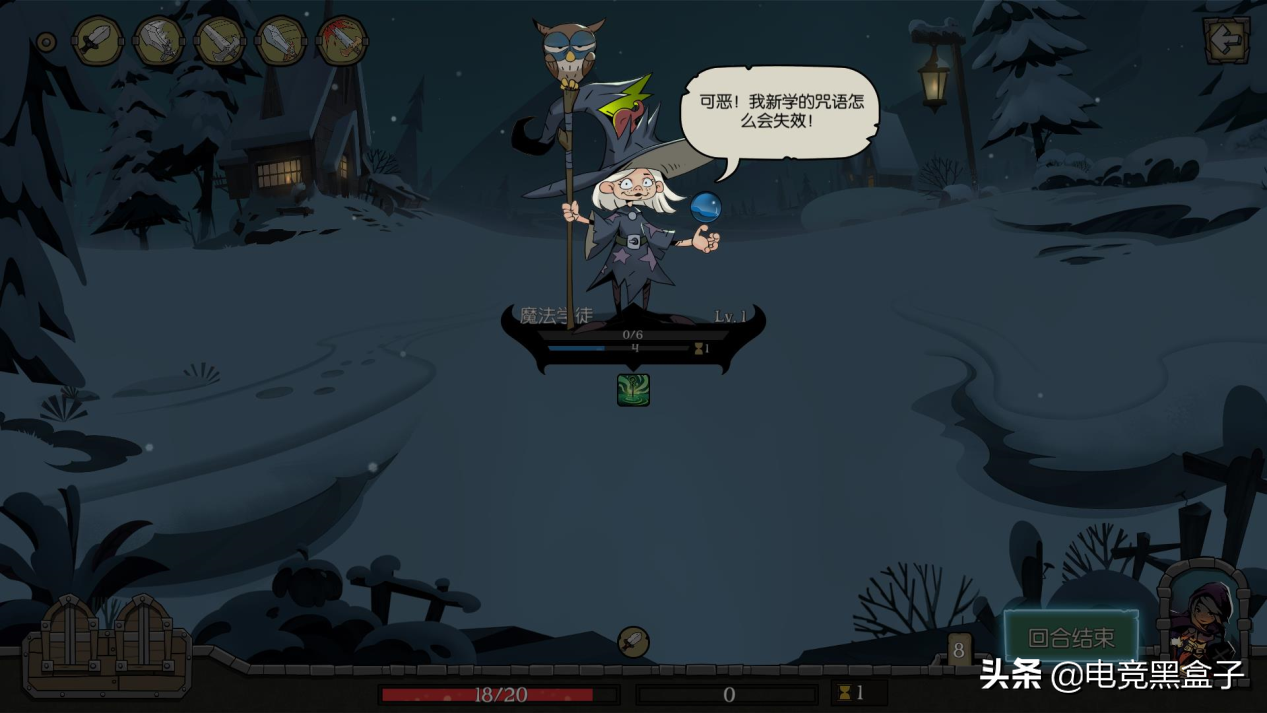Select the blood-stained sword icon
This screenshot has height=713, width=1267.
(x=341, y=42)
